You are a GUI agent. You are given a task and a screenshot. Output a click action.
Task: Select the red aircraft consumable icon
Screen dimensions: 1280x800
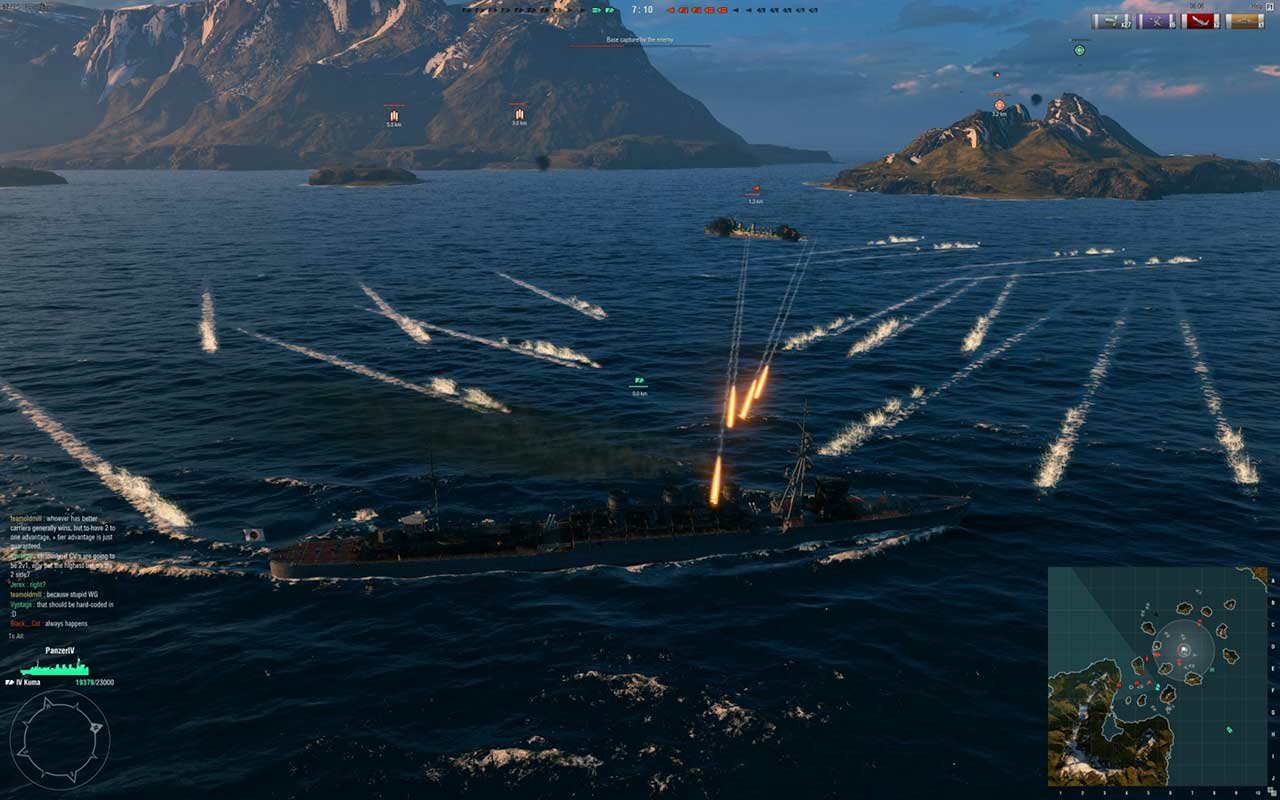tap(1202, 21)
